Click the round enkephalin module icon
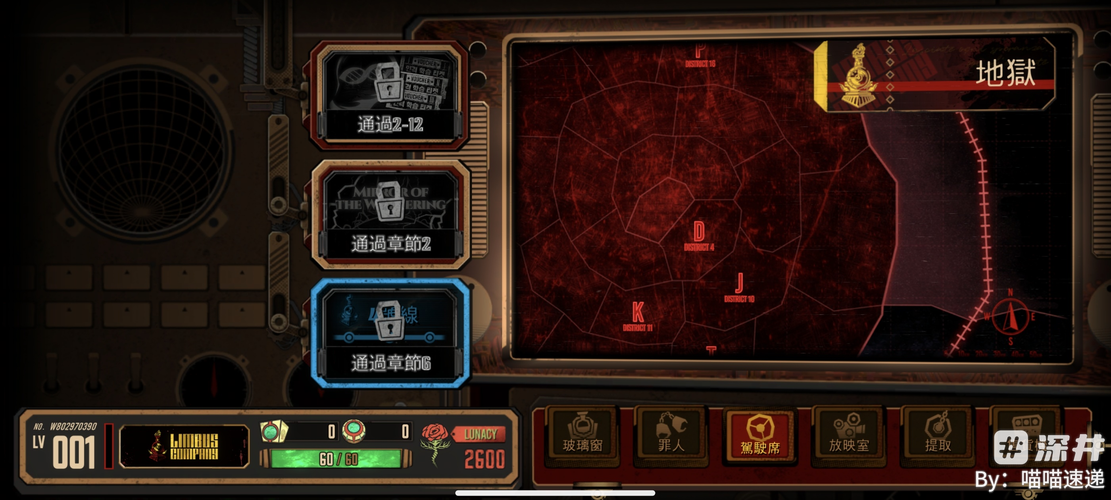1111x500 pixels. [351, 432]
